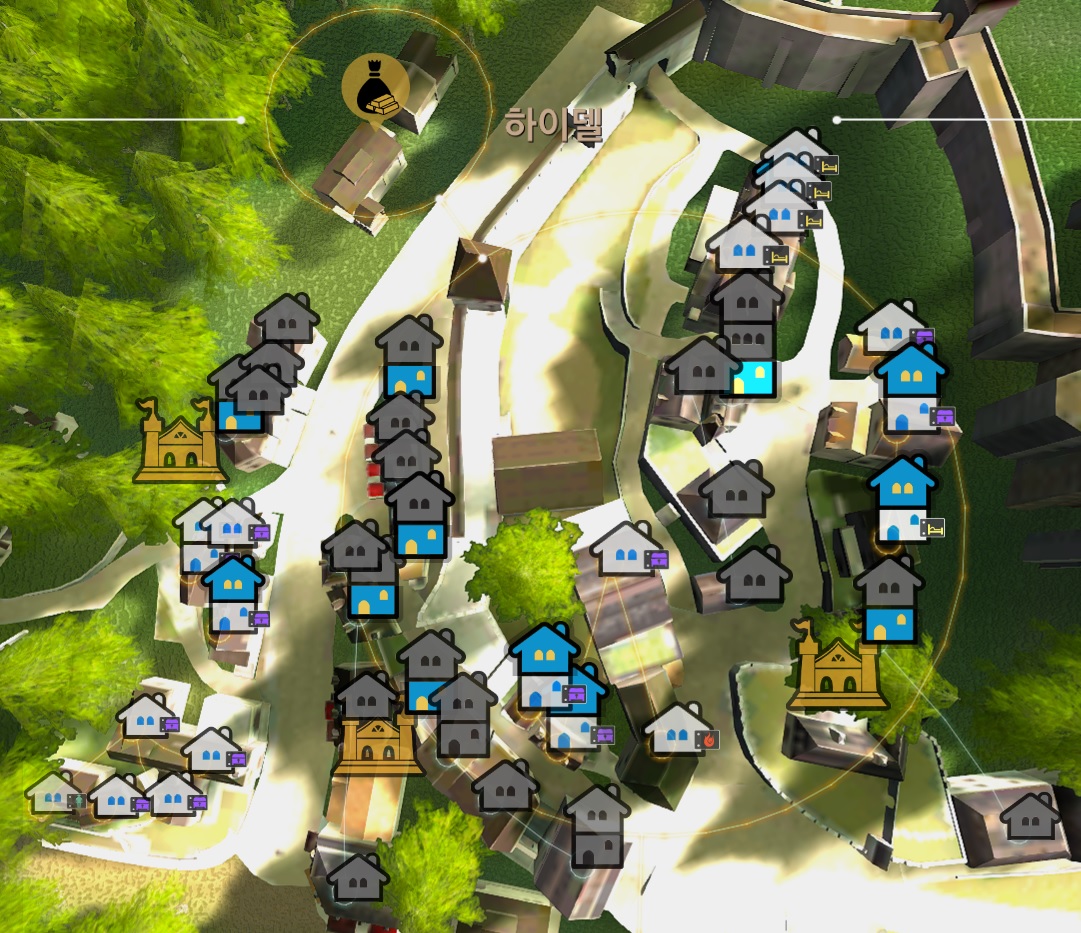Select the bright cyan highlighted house floor
The height and width of the screenshot is (933, 1081).
point(750,378)
